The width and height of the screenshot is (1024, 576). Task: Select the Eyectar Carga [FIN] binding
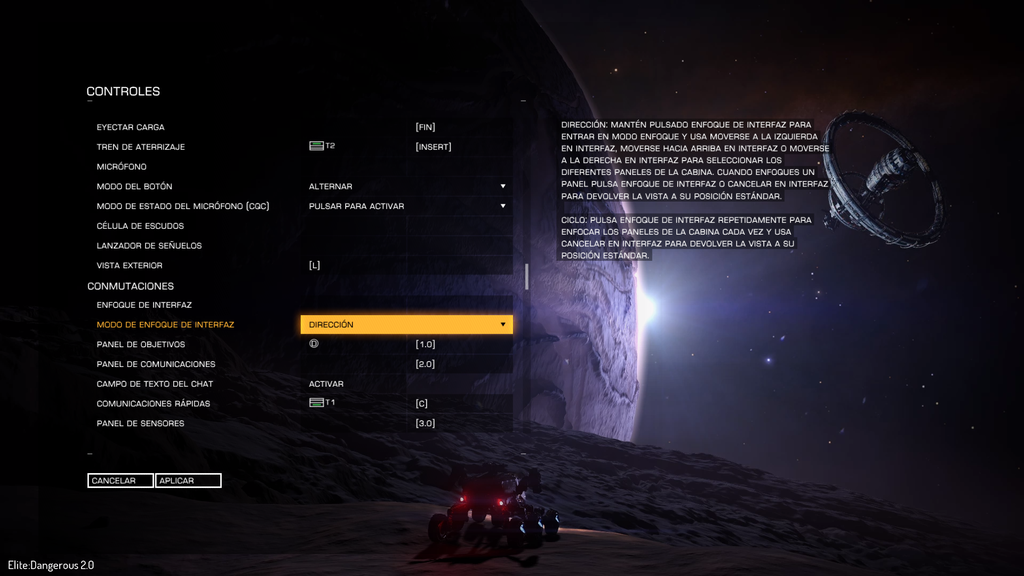pos(426,128)
